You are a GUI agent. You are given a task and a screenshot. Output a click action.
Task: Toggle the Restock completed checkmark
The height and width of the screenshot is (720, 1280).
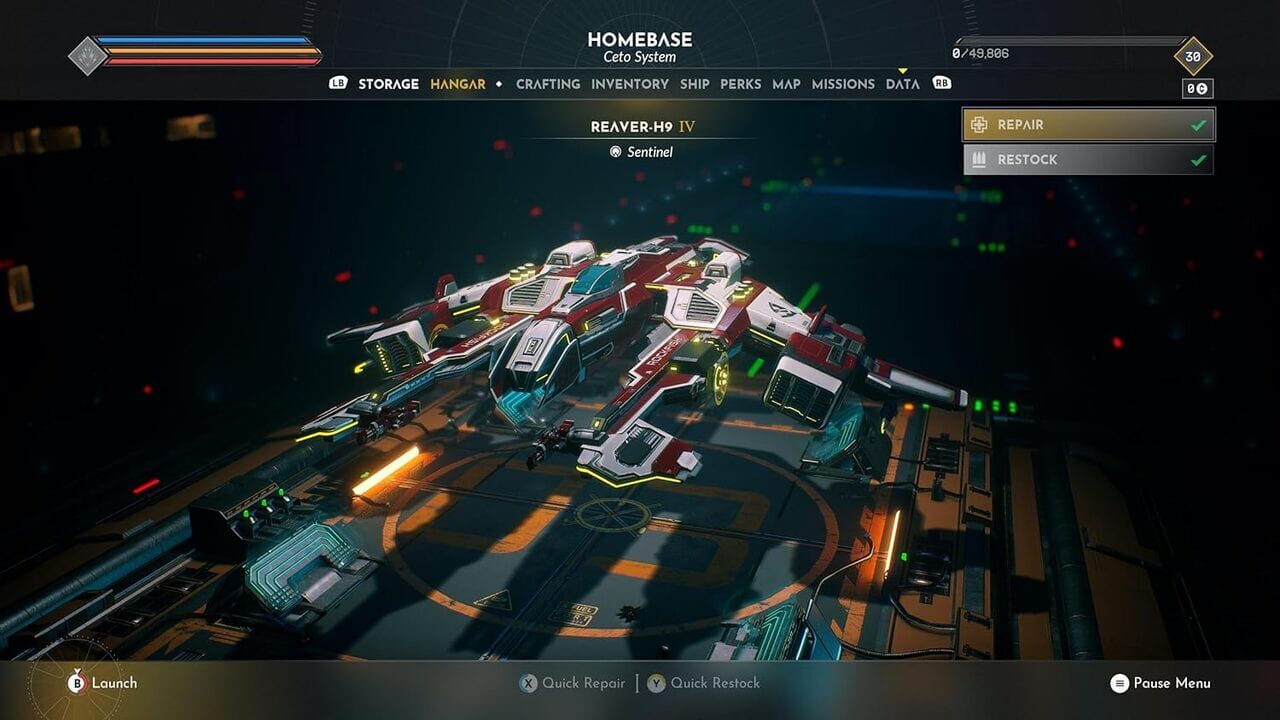tap(1198, 158)
